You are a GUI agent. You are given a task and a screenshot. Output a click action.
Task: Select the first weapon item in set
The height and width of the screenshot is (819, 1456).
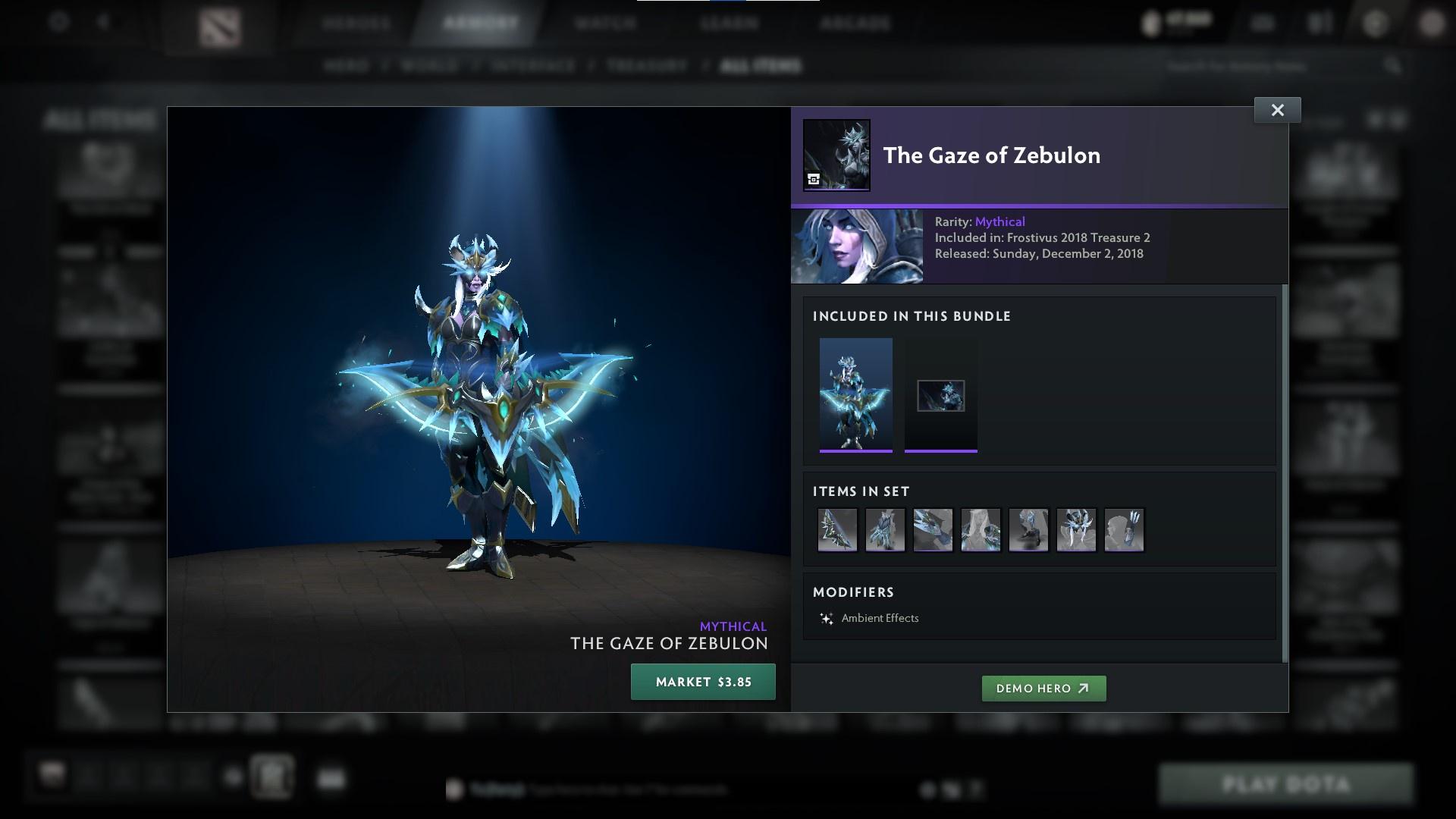[837, 530]
